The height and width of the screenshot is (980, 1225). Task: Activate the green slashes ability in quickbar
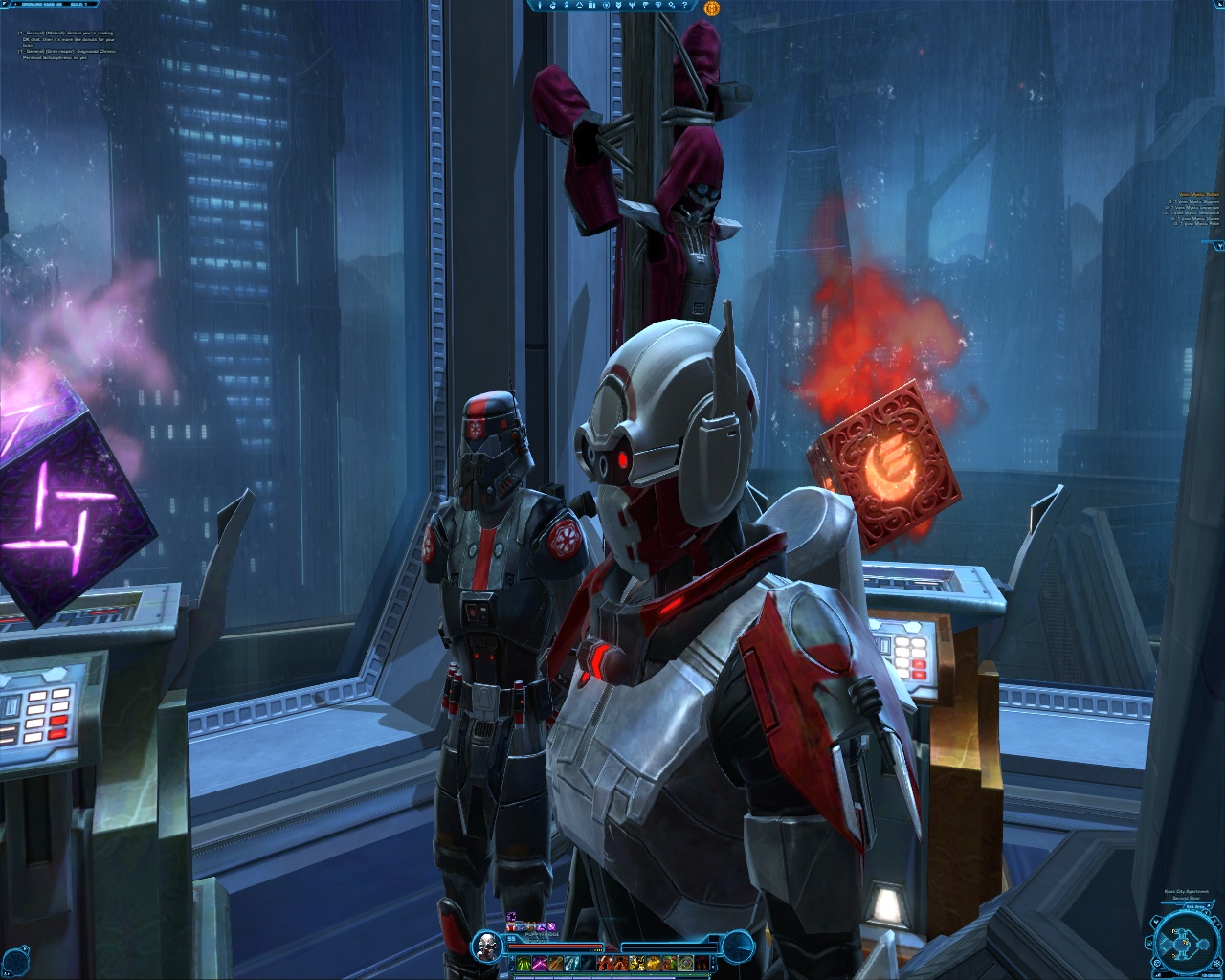[523, 963]
